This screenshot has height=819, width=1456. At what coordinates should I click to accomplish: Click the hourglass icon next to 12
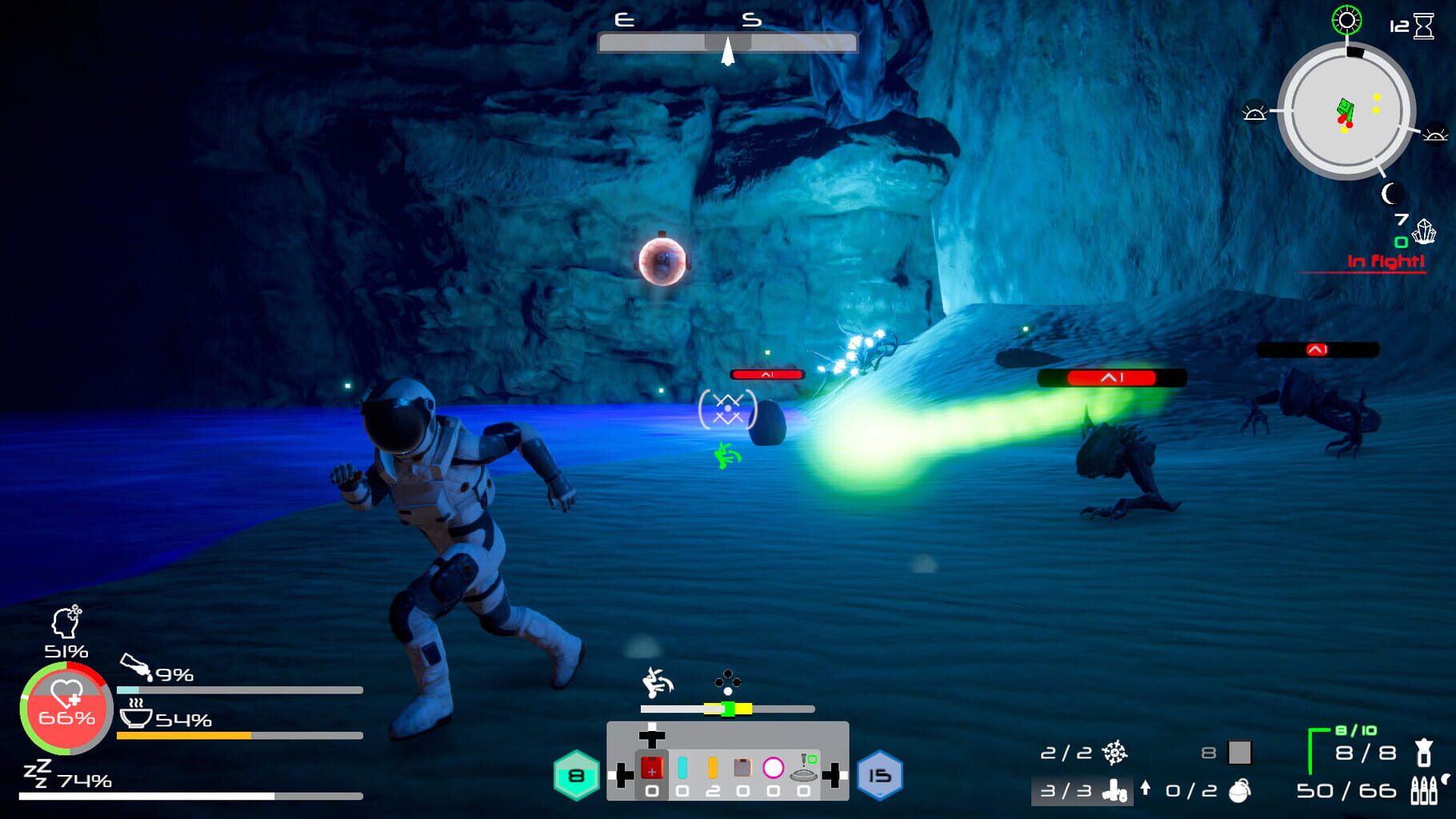pyautogui.click(x=1423, y=26)
